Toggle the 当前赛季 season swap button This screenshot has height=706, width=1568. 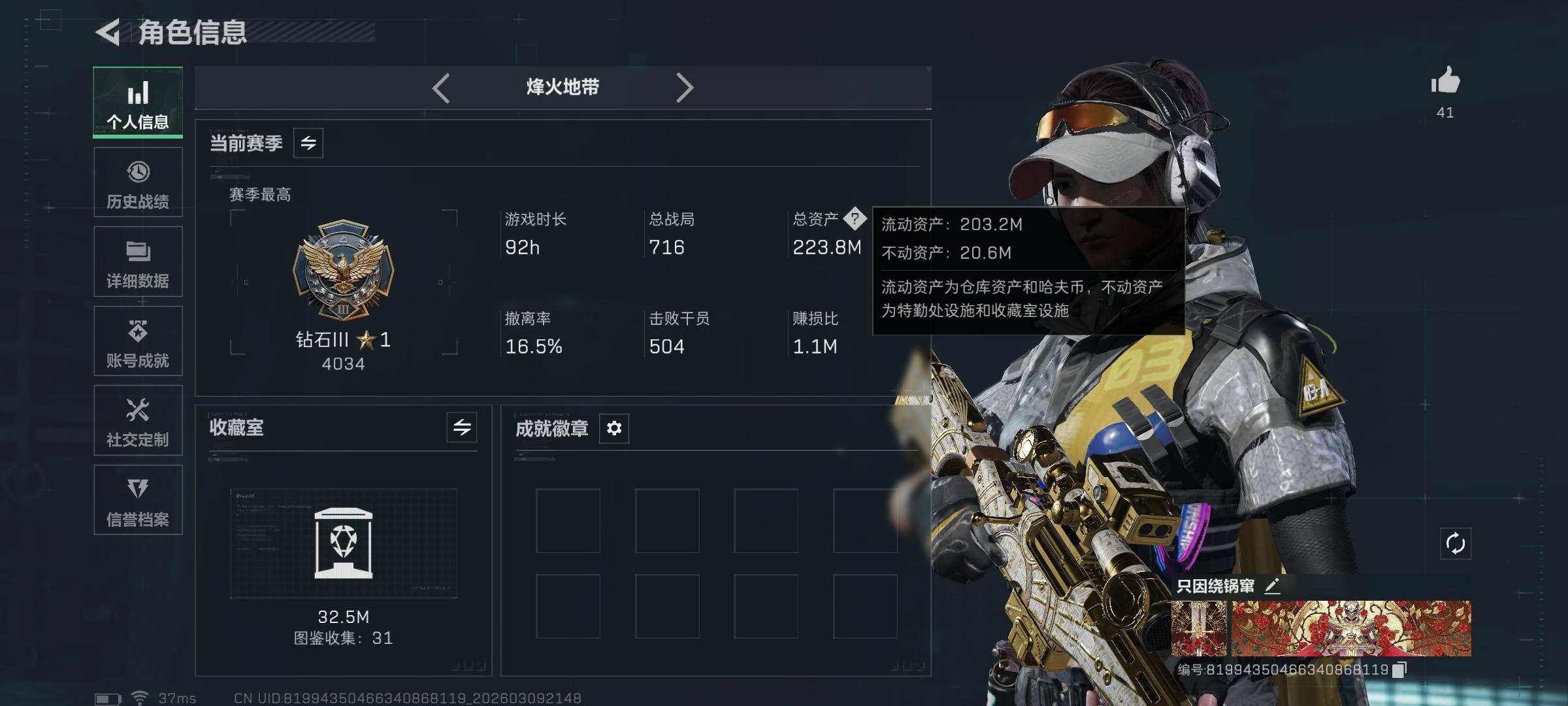coord(308,143)
